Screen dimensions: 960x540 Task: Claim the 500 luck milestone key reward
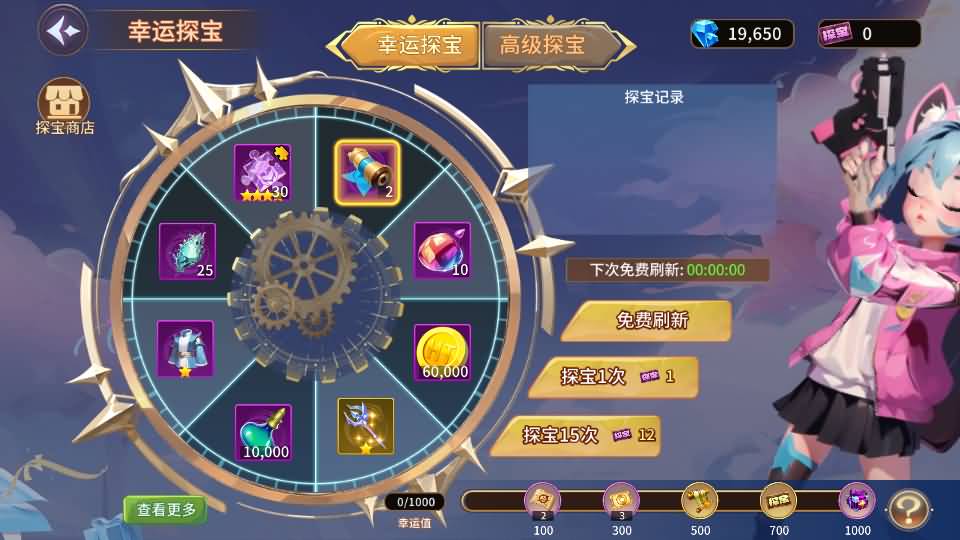click(699, 502)
